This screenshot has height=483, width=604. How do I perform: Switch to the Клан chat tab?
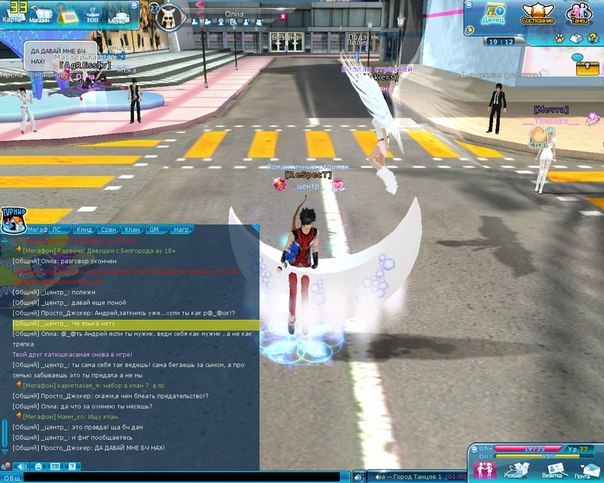click(131, 228)
